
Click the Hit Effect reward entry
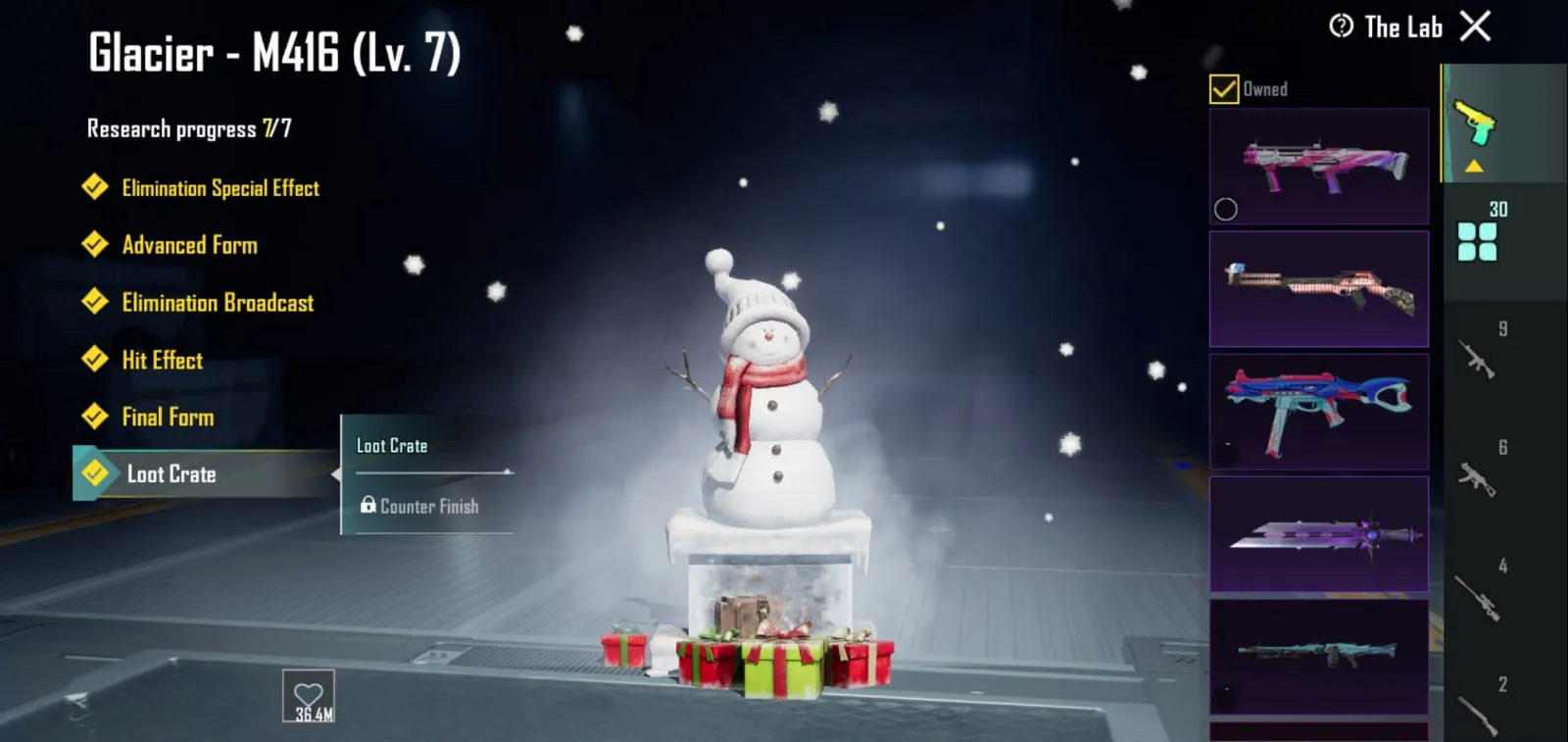162,360
